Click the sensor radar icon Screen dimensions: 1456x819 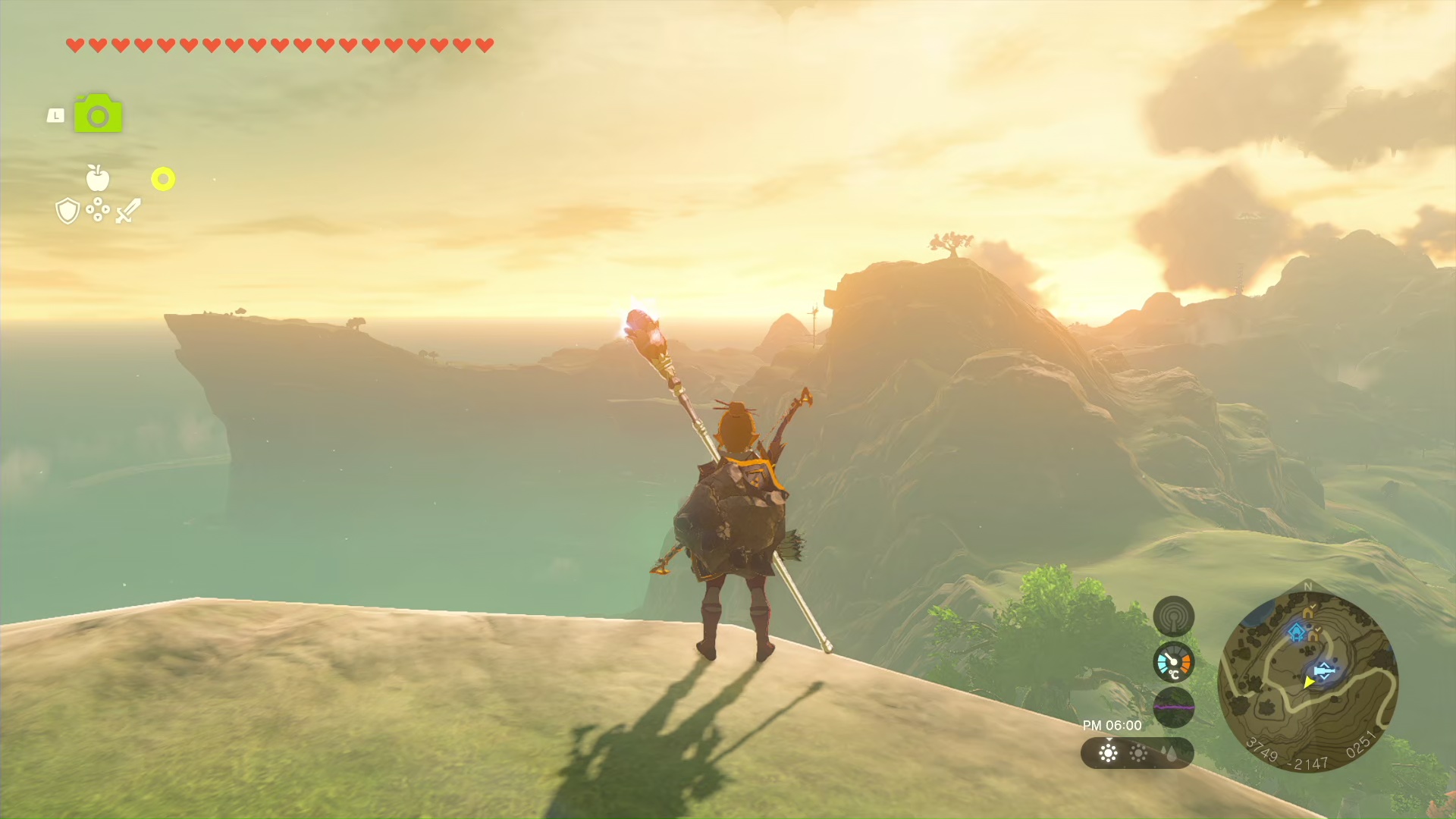coord(1173,617)
